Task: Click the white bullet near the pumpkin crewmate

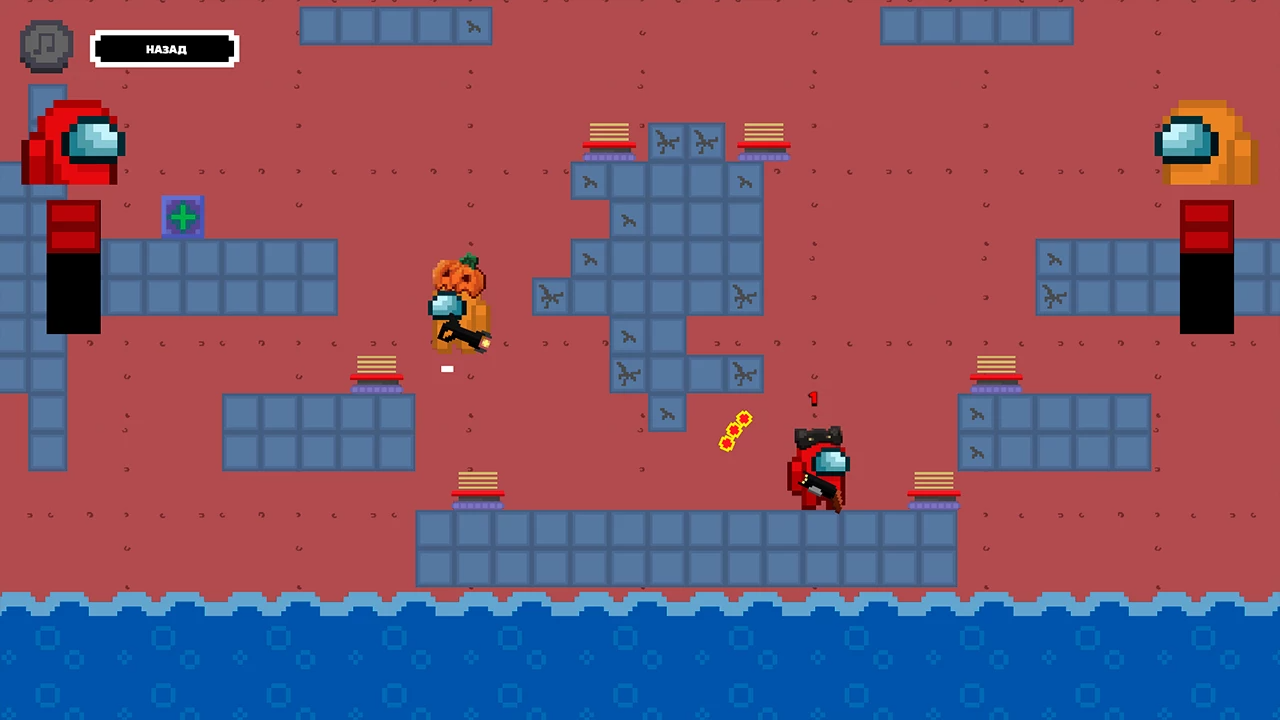Action: coord(447,369)
